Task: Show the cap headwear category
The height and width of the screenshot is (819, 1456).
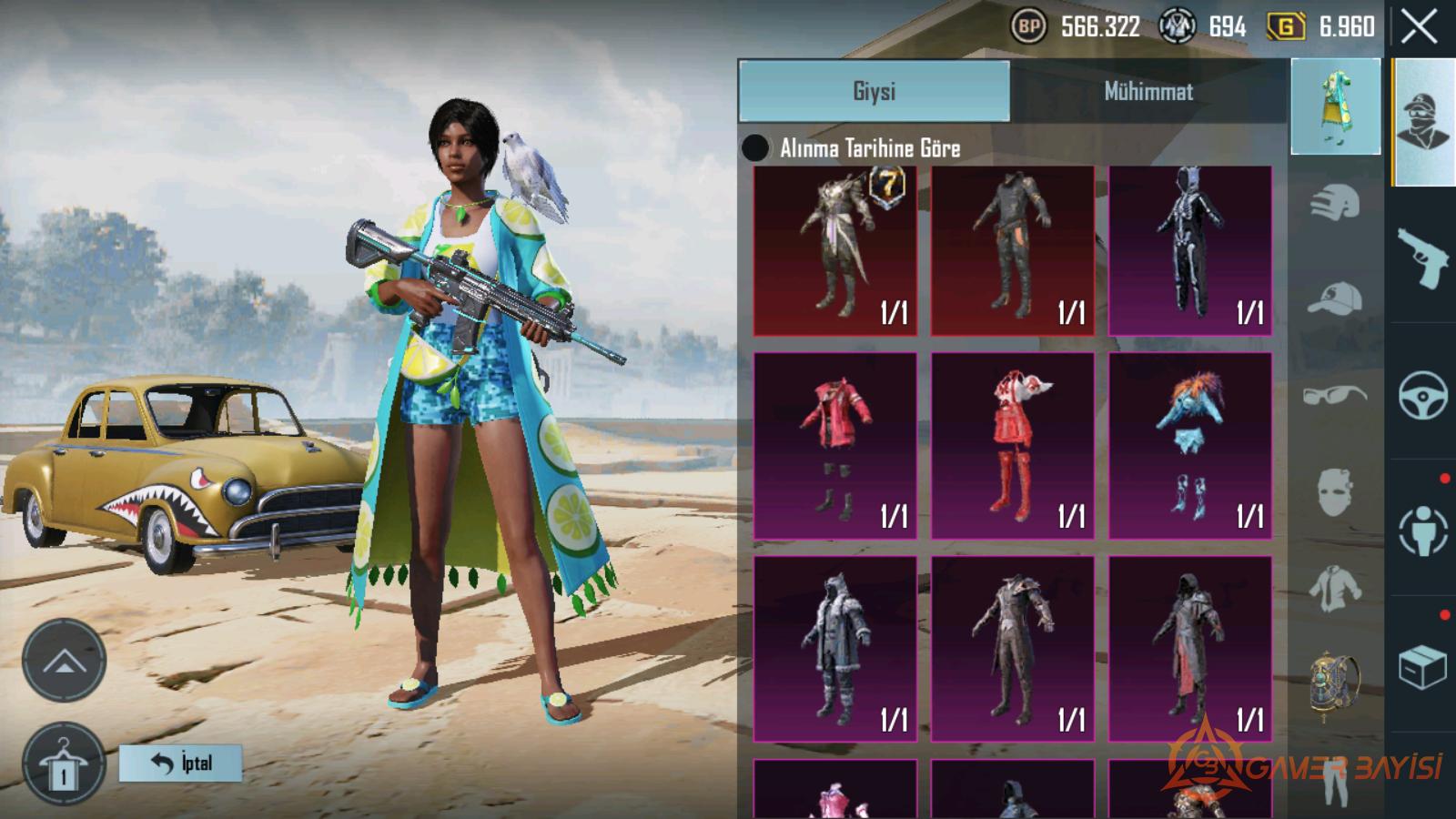Action: pos(1335,298)
